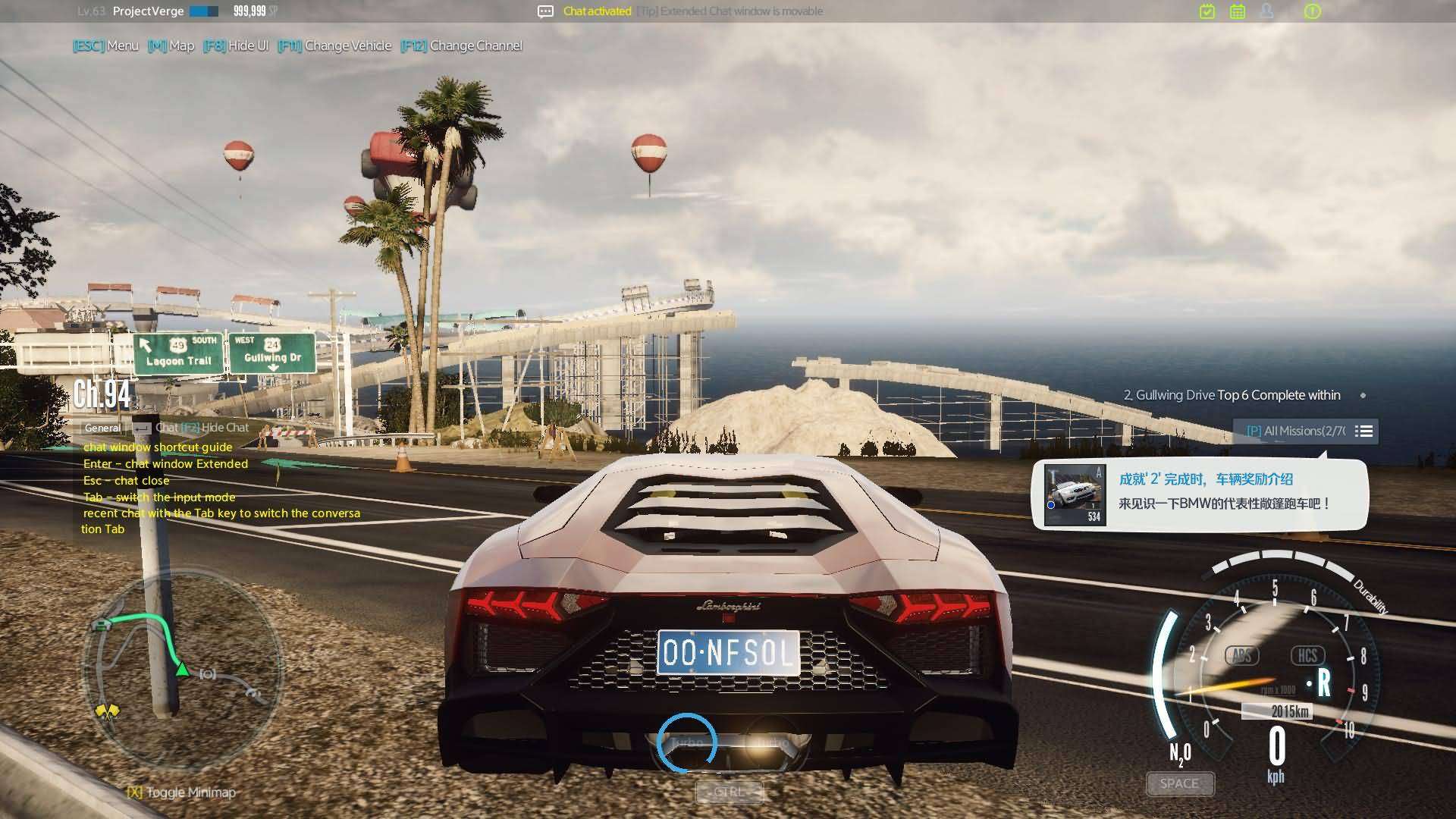Click the chat bubble icon at top
This screenshot has width=1456, height=819.
pyautogui.click(x=545, y=11)
